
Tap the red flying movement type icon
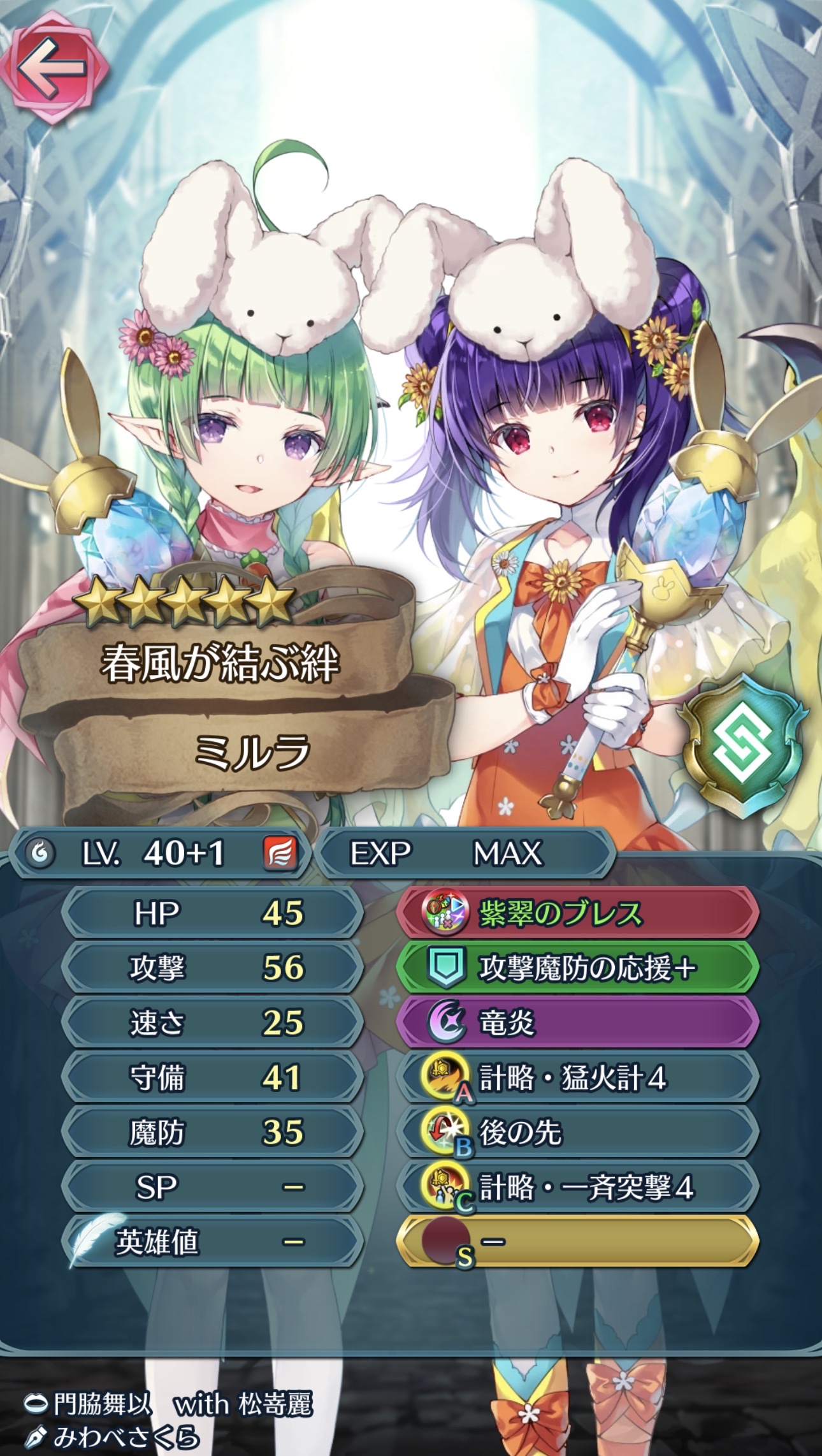280,854
